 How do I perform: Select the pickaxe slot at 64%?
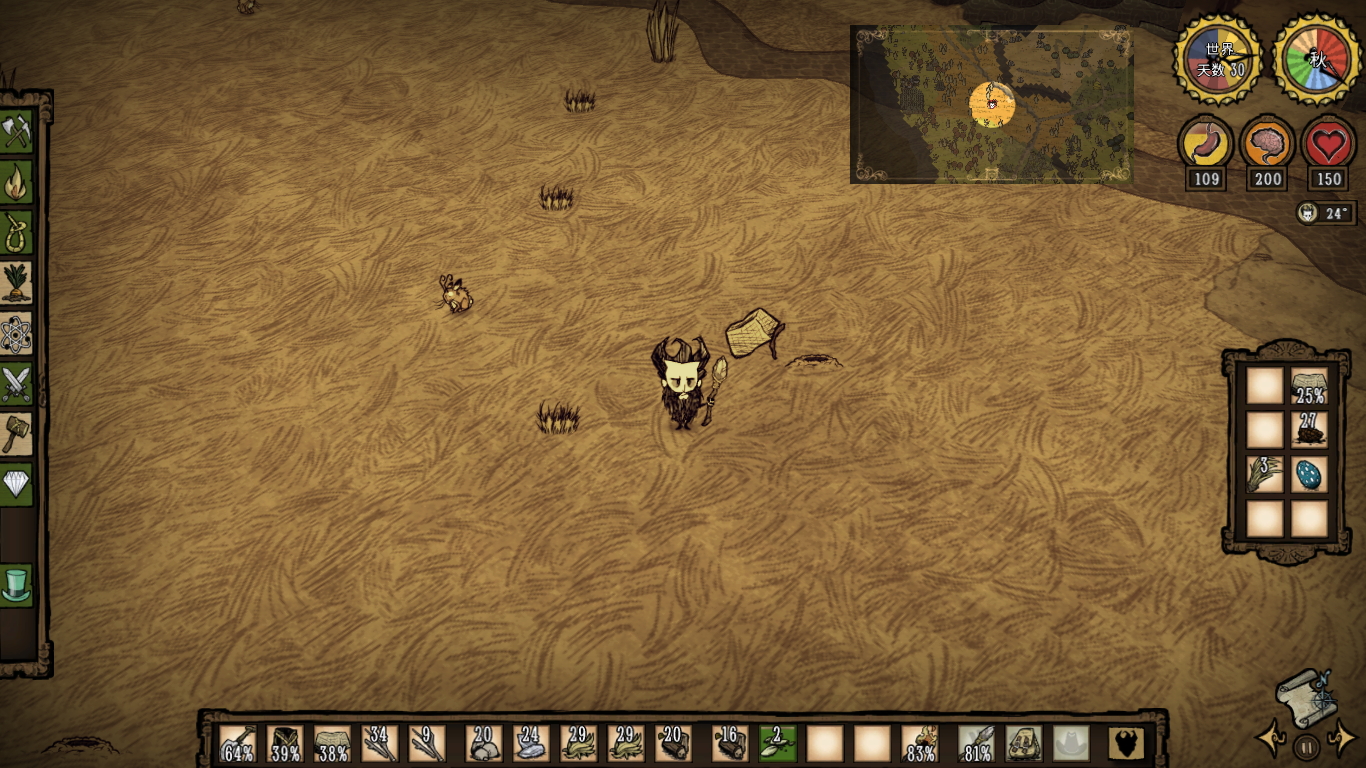click(x=237, y=744)
